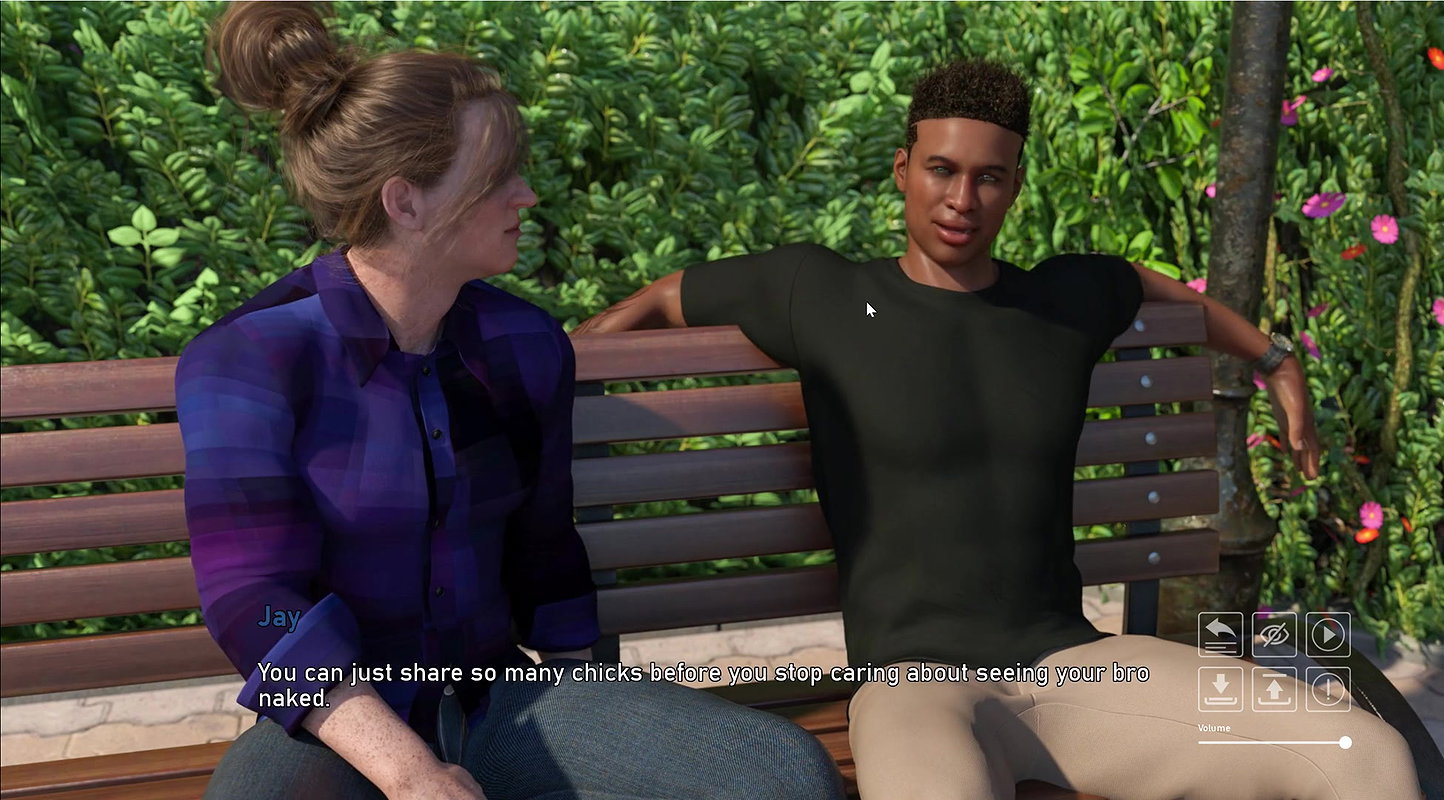Viewport: 1444px width, 800px height.
Task: Click the load icon with the upward arrow
Action: tap(1274, 689)
